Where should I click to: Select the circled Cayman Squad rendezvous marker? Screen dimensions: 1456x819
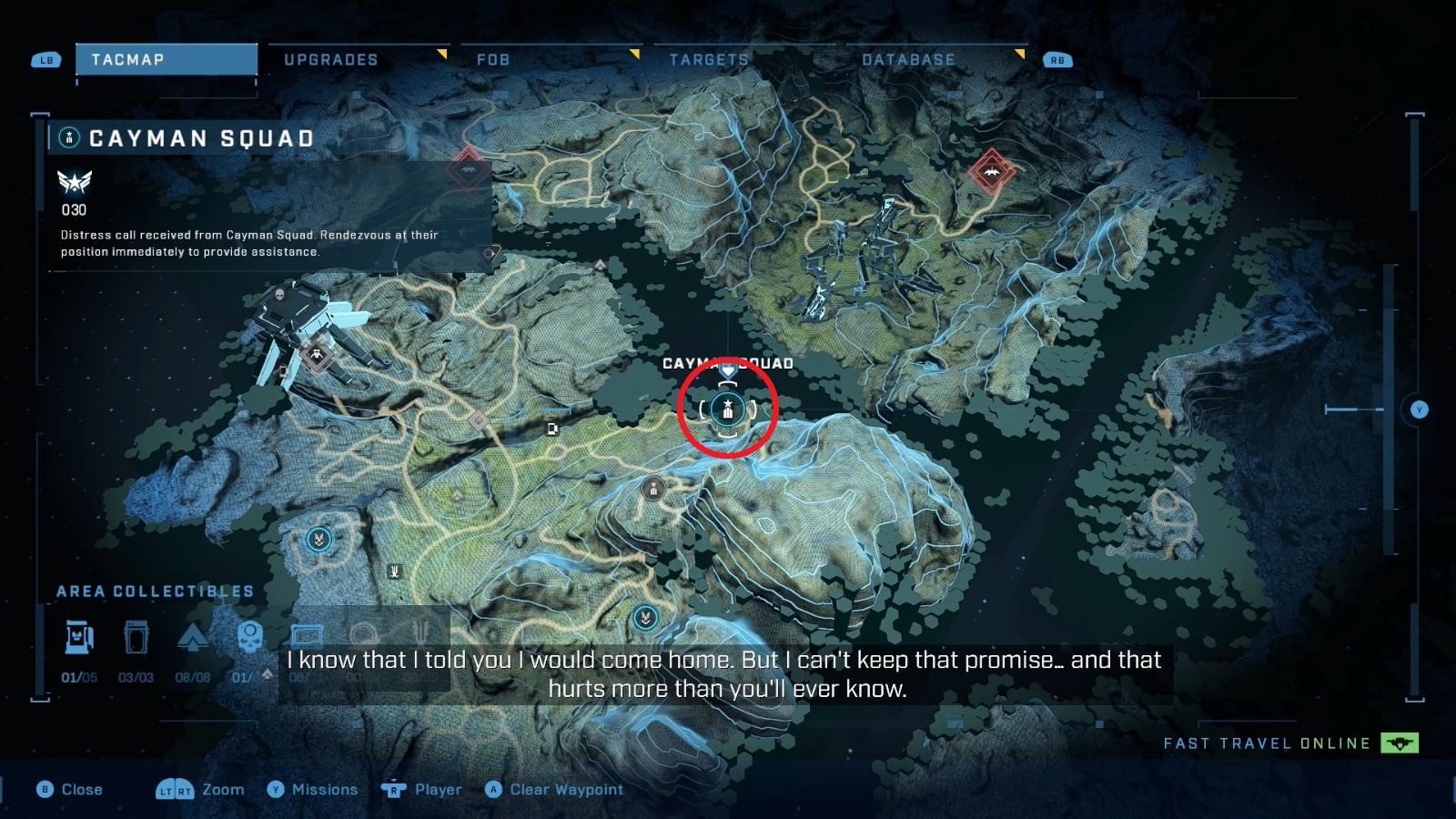[x=730, y=410]
